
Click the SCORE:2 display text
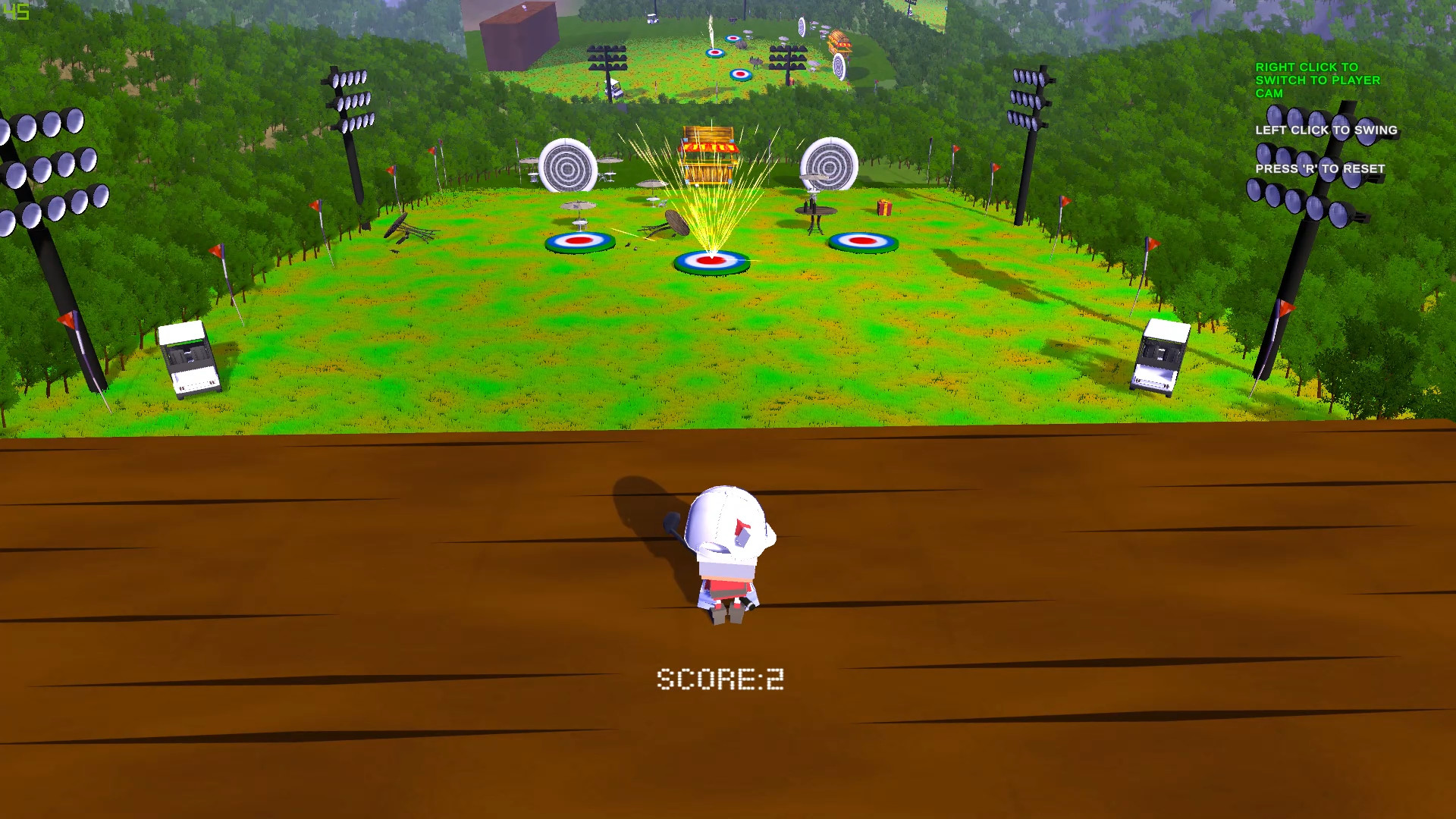click(721, 677)
